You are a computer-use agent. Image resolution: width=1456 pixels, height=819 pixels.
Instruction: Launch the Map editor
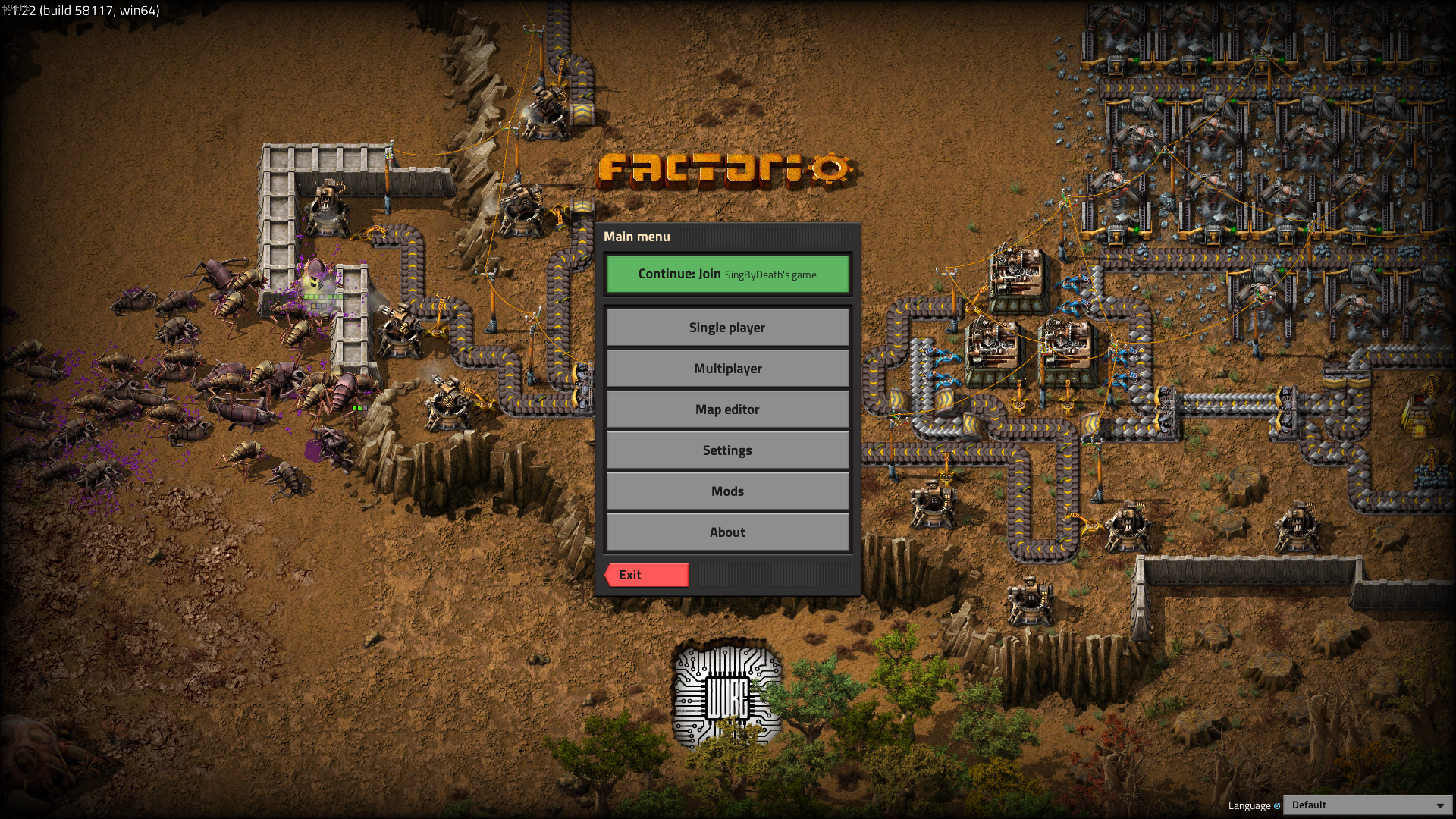click(727, 409)
